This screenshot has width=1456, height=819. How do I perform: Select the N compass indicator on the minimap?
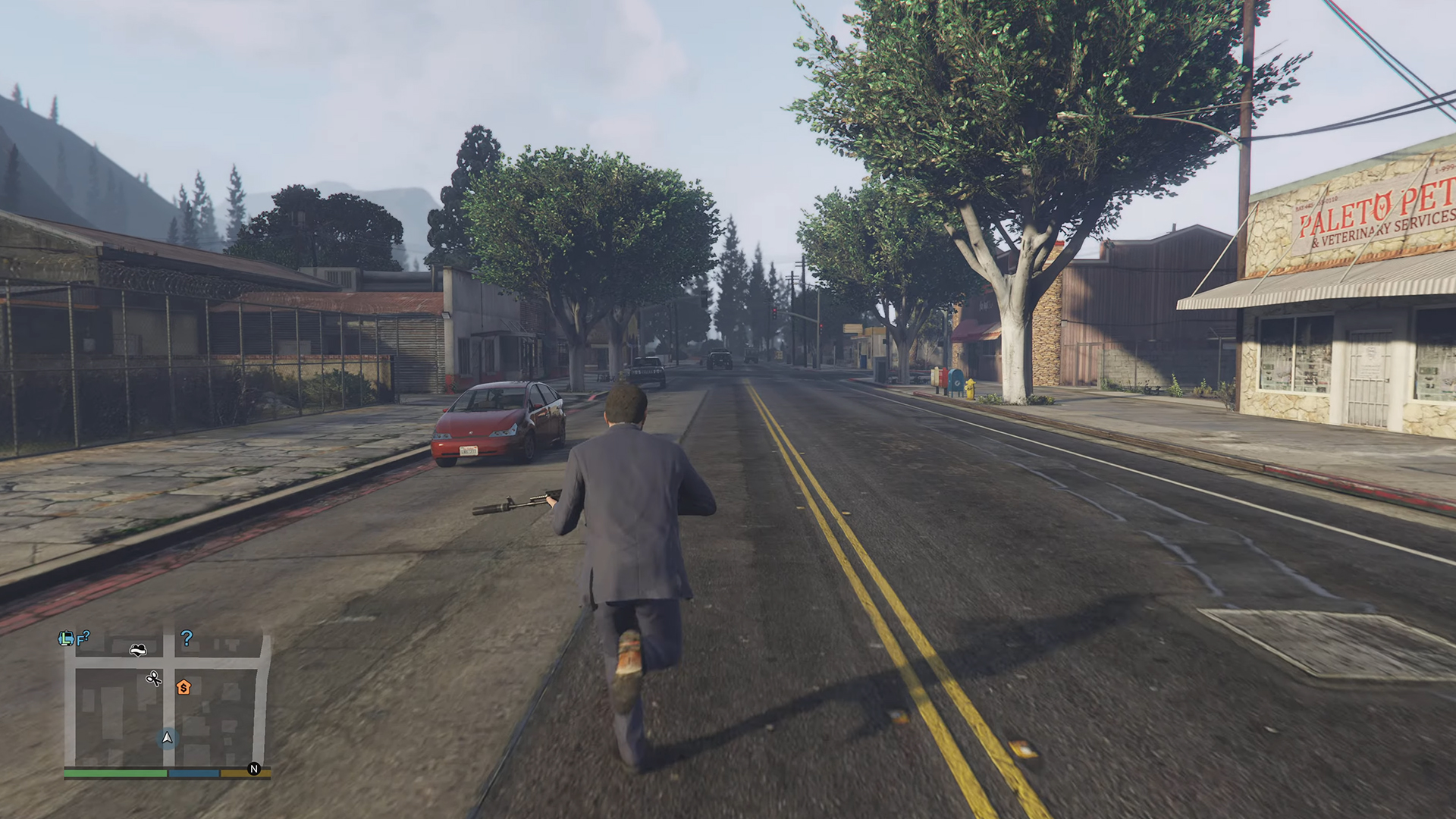(255, 770)
